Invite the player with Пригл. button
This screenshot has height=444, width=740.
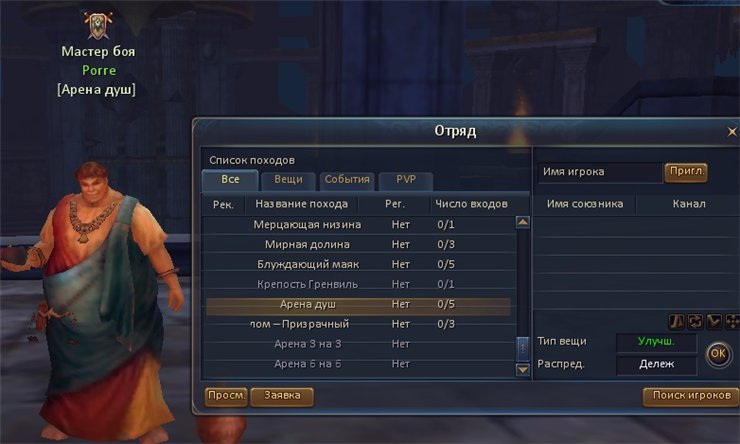(x=685, y=172)
